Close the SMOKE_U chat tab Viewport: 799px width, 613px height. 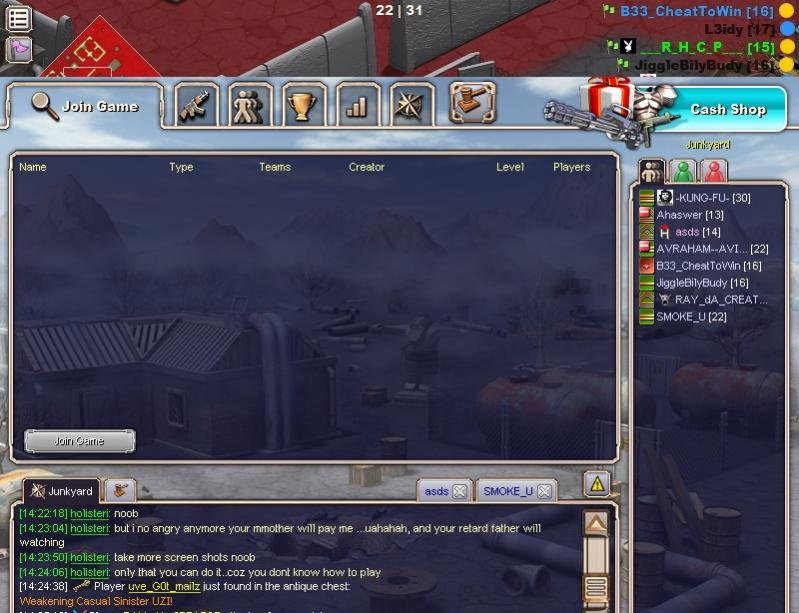[544, 491]
